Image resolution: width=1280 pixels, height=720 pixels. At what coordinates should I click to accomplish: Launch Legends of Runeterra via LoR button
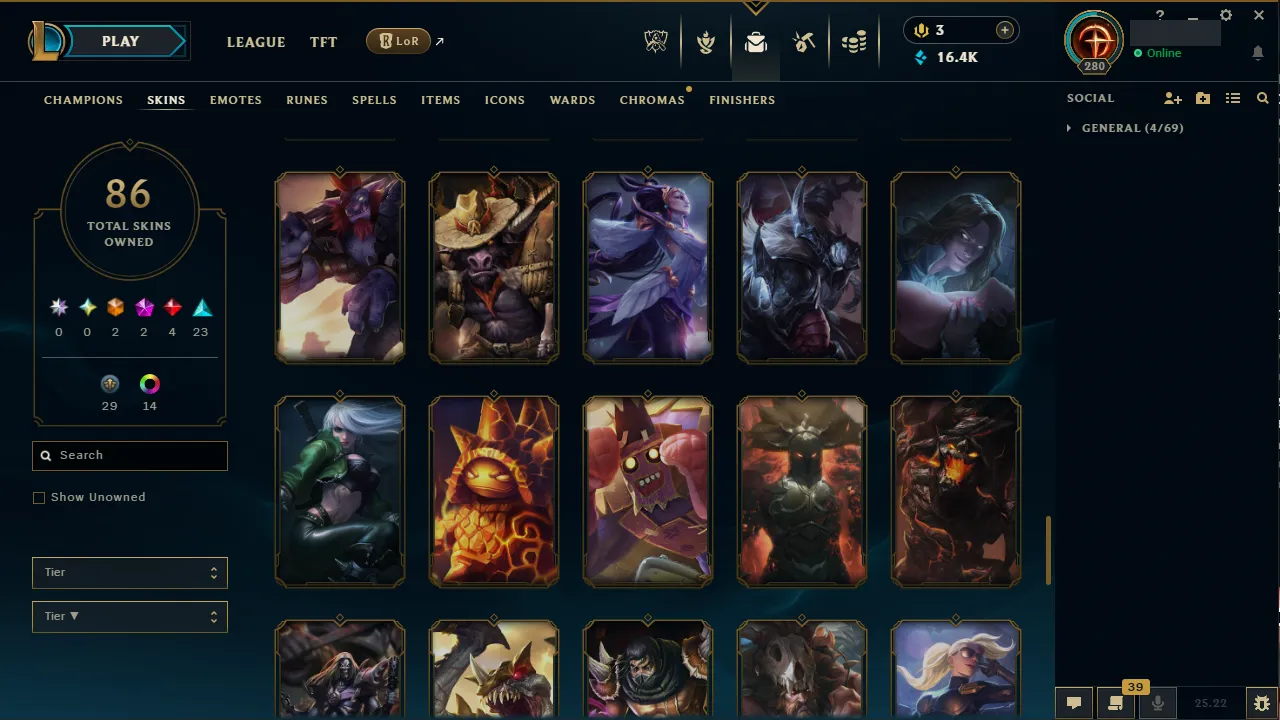pyautogui.click(x=398, y=41)
